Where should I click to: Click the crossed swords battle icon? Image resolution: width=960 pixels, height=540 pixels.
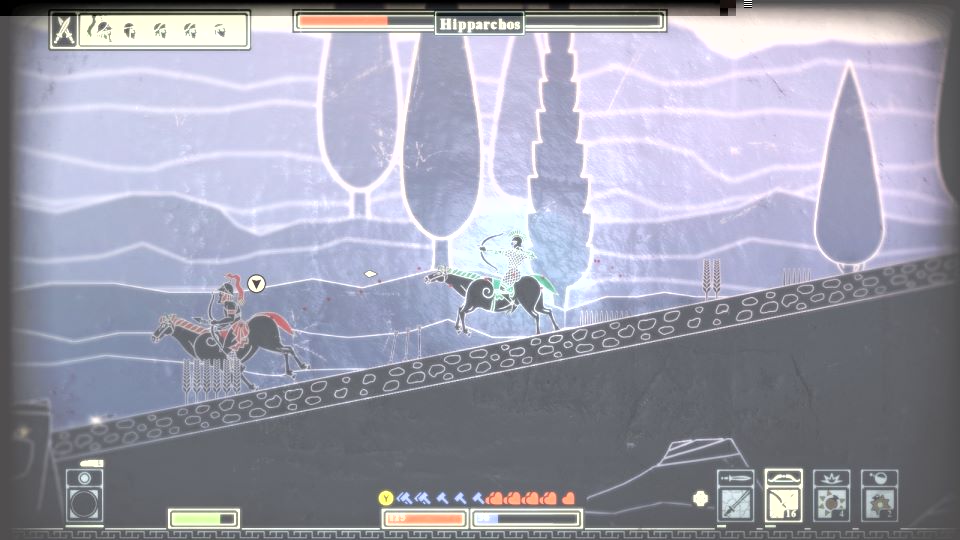tap(64, 30)
